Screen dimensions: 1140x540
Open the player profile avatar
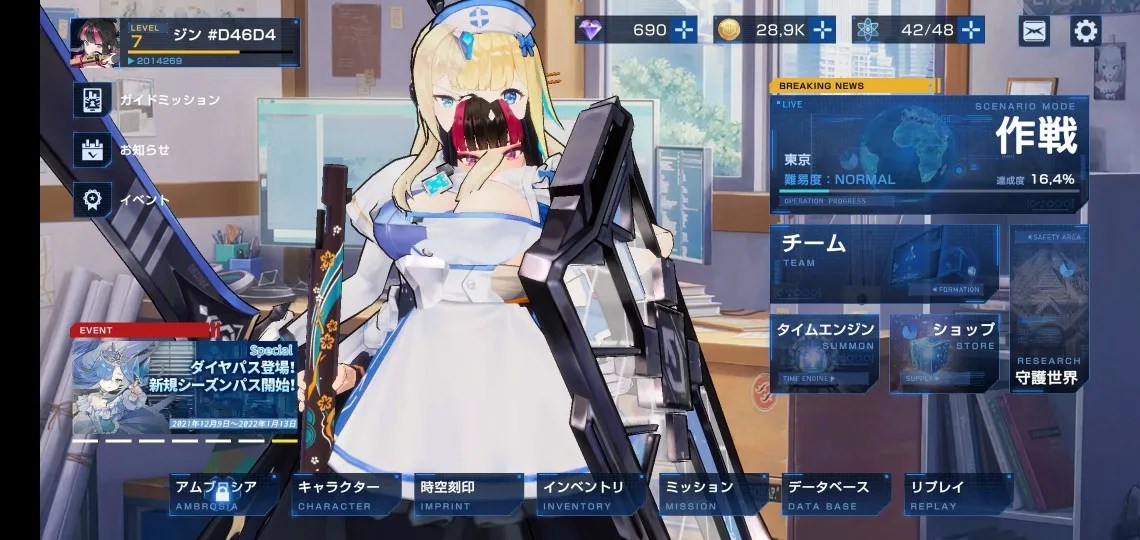coord(96,43)
